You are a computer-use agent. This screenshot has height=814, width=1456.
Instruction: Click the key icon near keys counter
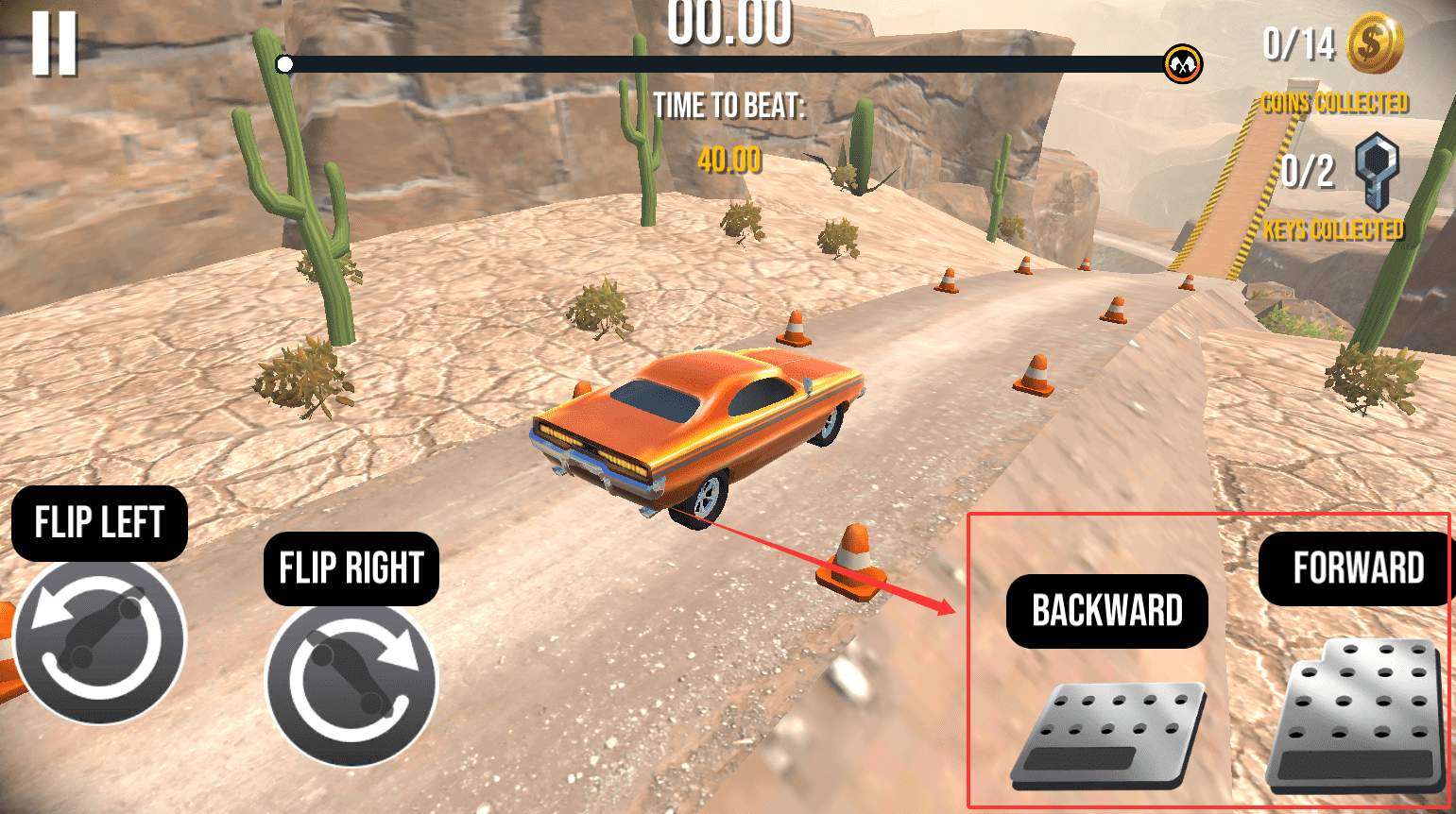click(x=1376, y=173)
